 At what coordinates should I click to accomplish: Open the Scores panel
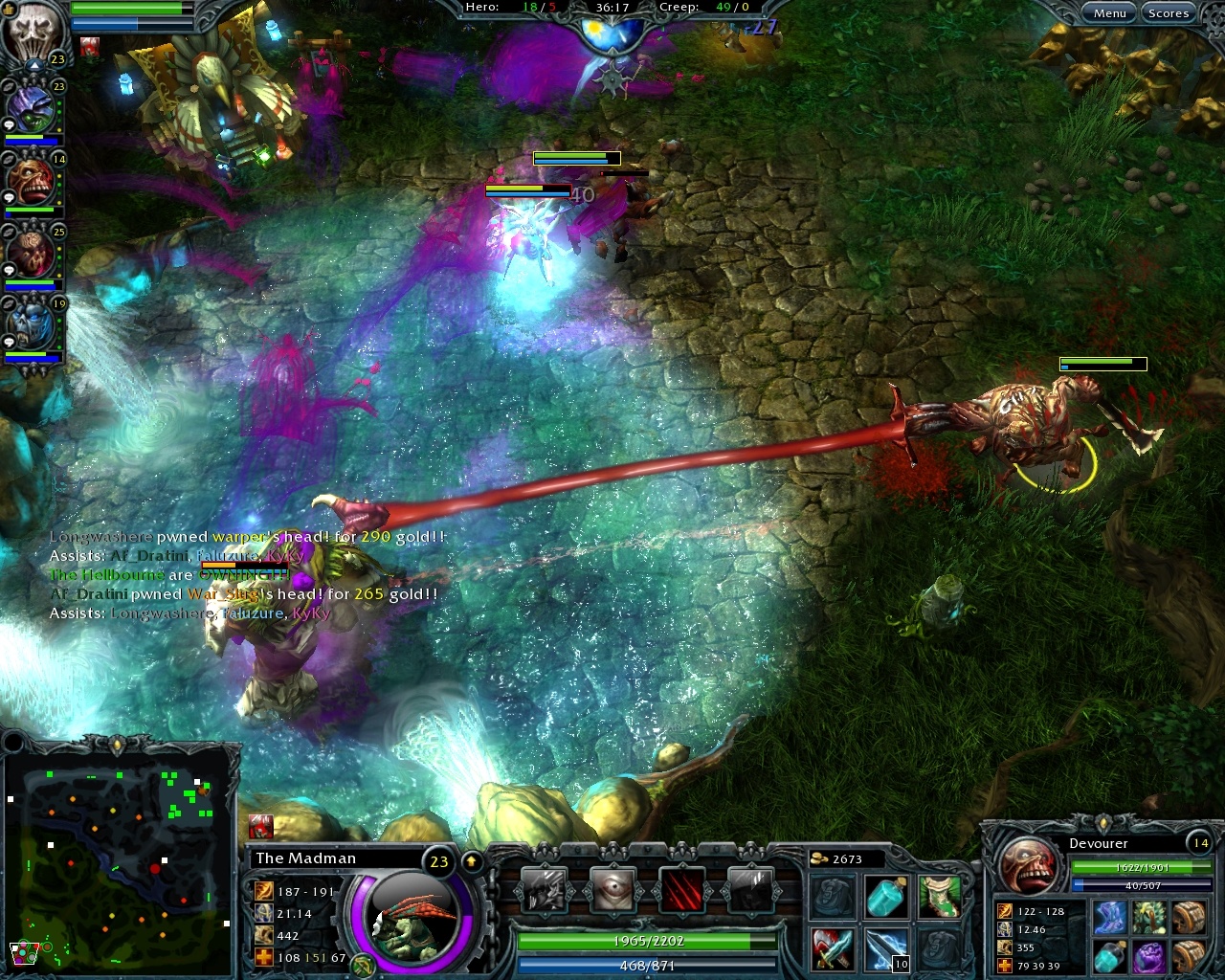point(1169,12)
